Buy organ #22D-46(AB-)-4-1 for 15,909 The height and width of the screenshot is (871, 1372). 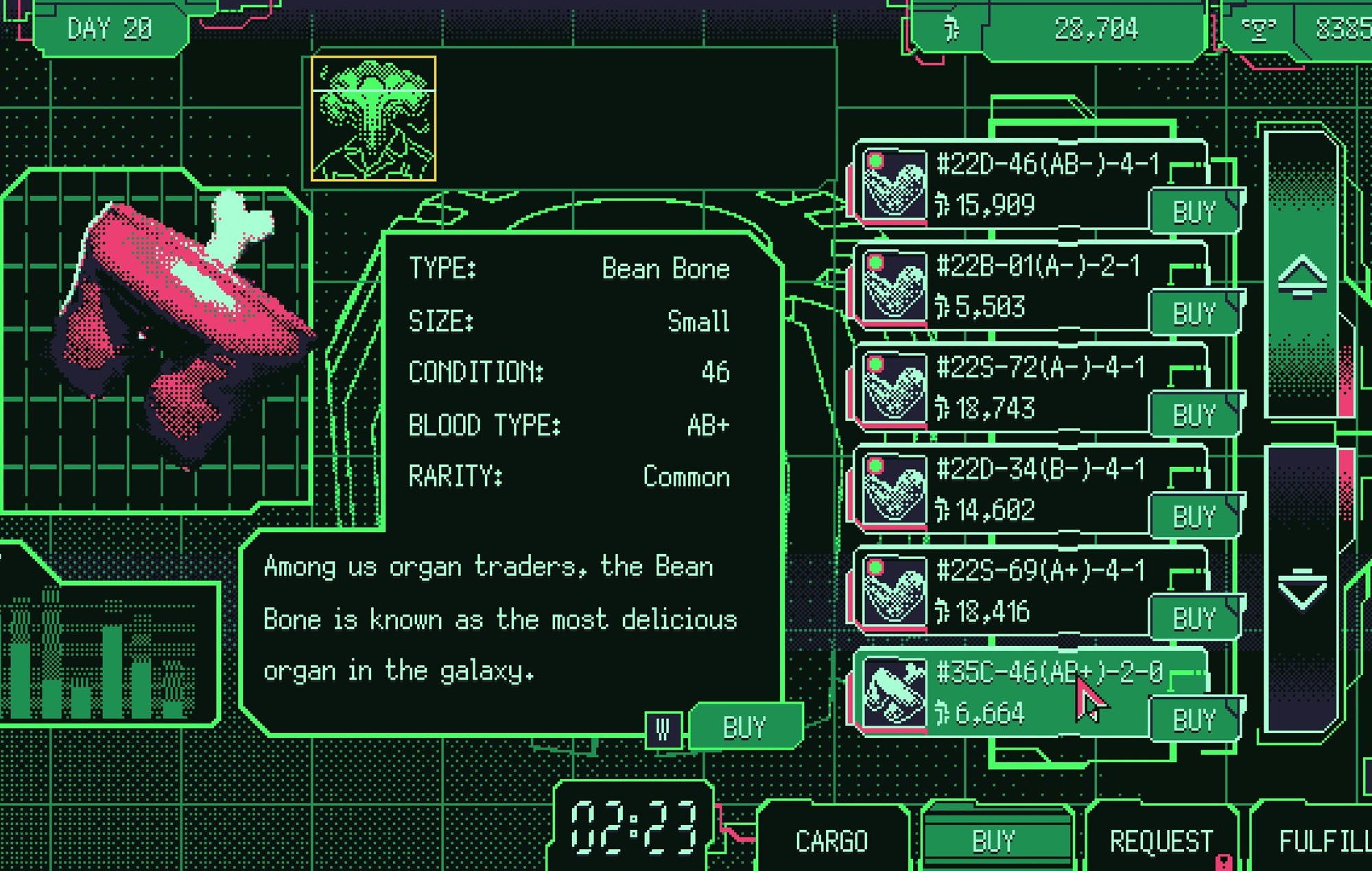1194,212
